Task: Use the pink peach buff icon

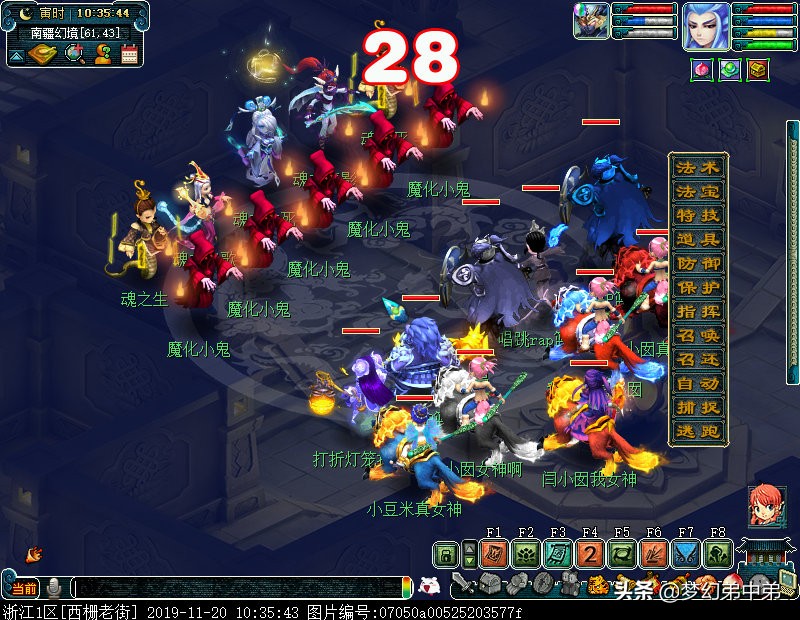Action: tap(703, 70)
